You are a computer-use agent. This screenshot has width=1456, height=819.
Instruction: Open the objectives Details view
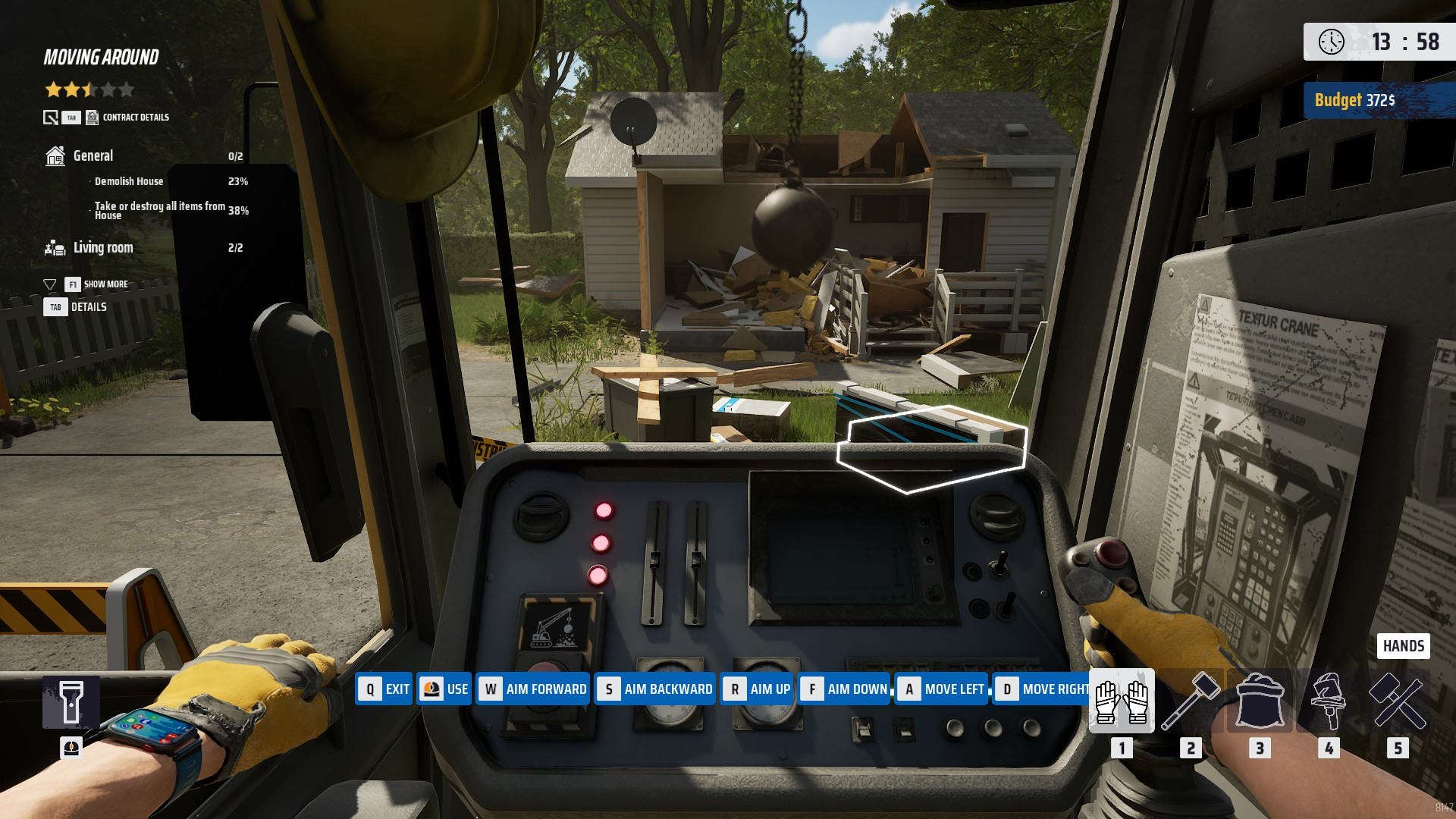pos(88,307)
